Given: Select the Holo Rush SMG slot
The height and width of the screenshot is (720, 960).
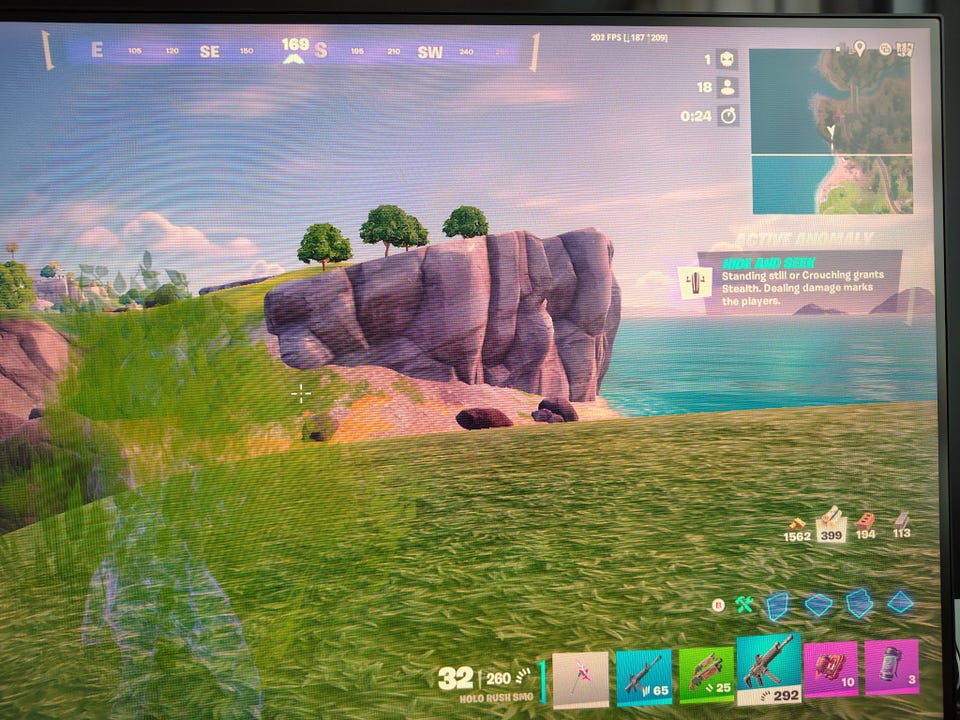Looking at the screenshot, I should click(x=768, y=669).
